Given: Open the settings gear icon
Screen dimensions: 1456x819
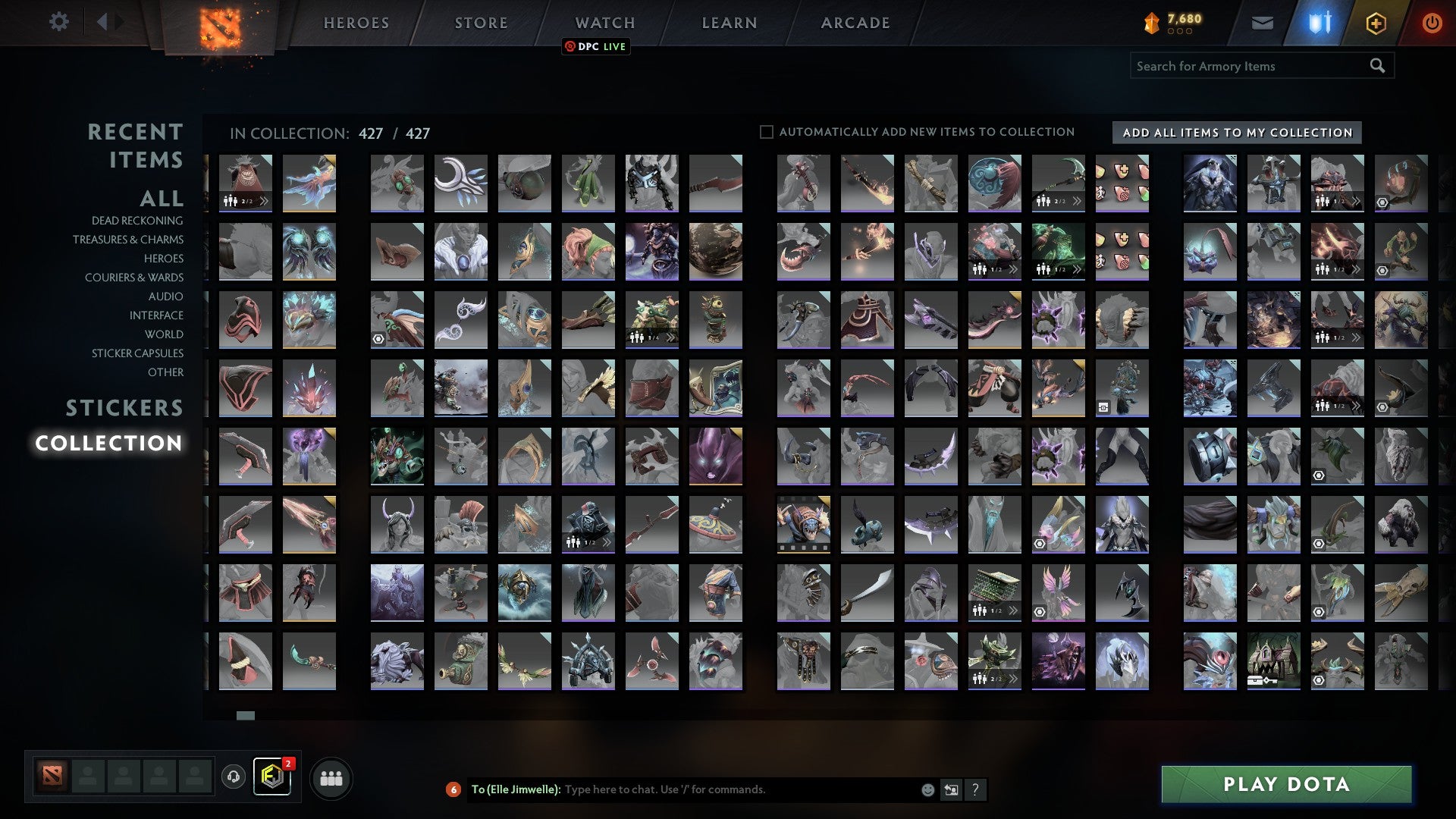Looking at the screenshot, I should pos(58,22).
